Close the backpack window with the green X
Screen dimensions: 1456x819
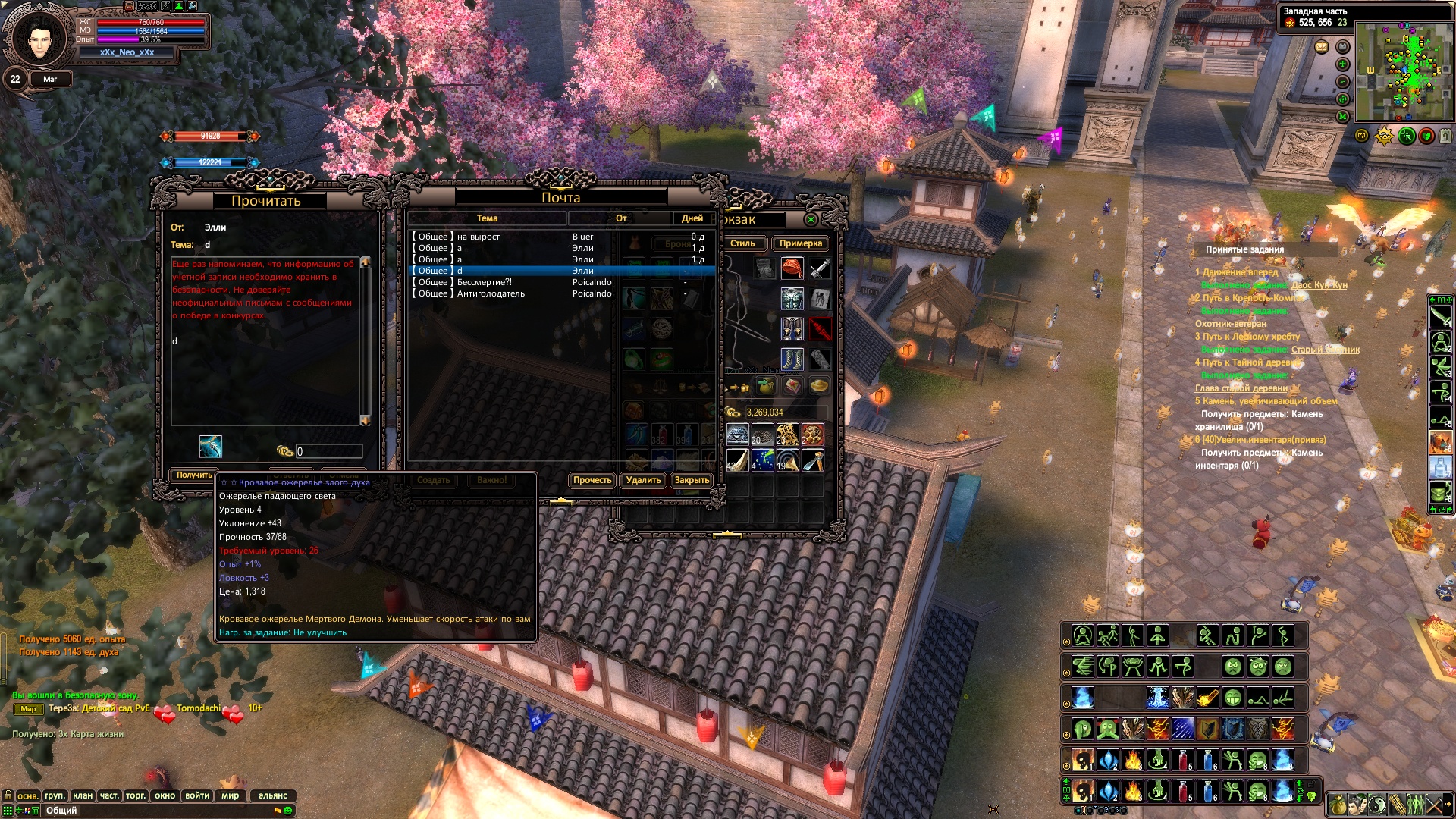[811, 220]
